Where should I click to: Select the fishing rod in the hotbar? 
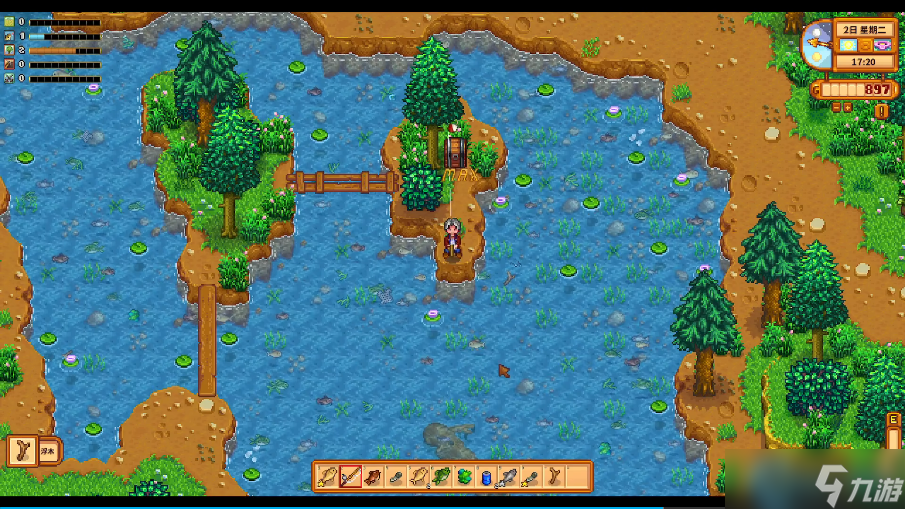(350, 477)
